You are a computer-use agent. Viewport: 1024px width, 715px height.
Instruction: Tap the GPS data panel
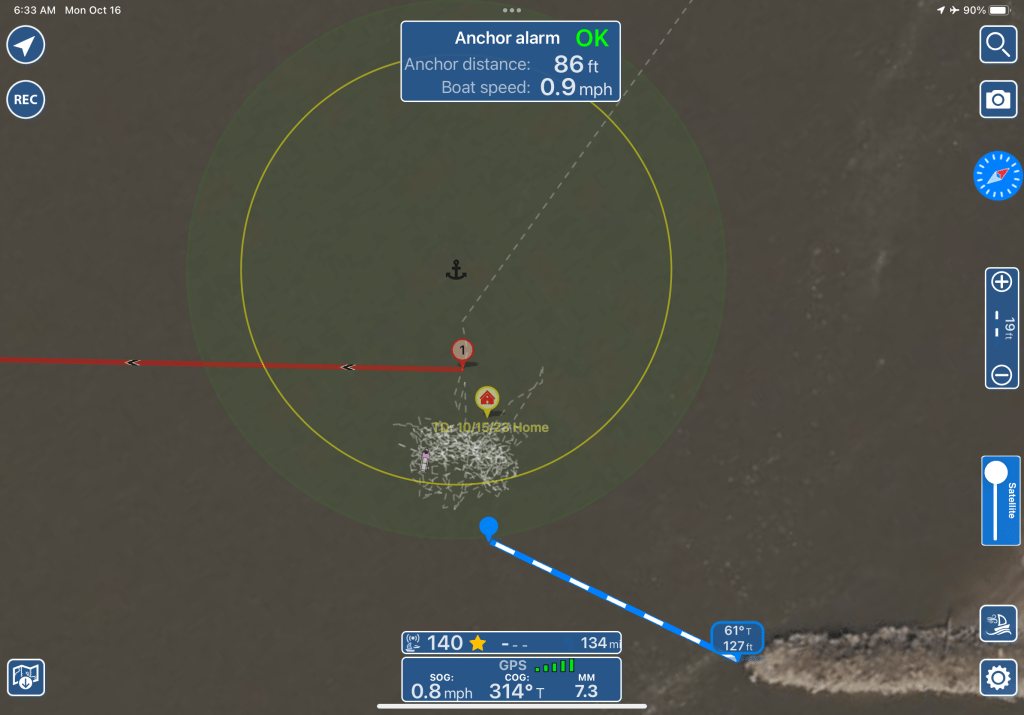coord(511,679)
